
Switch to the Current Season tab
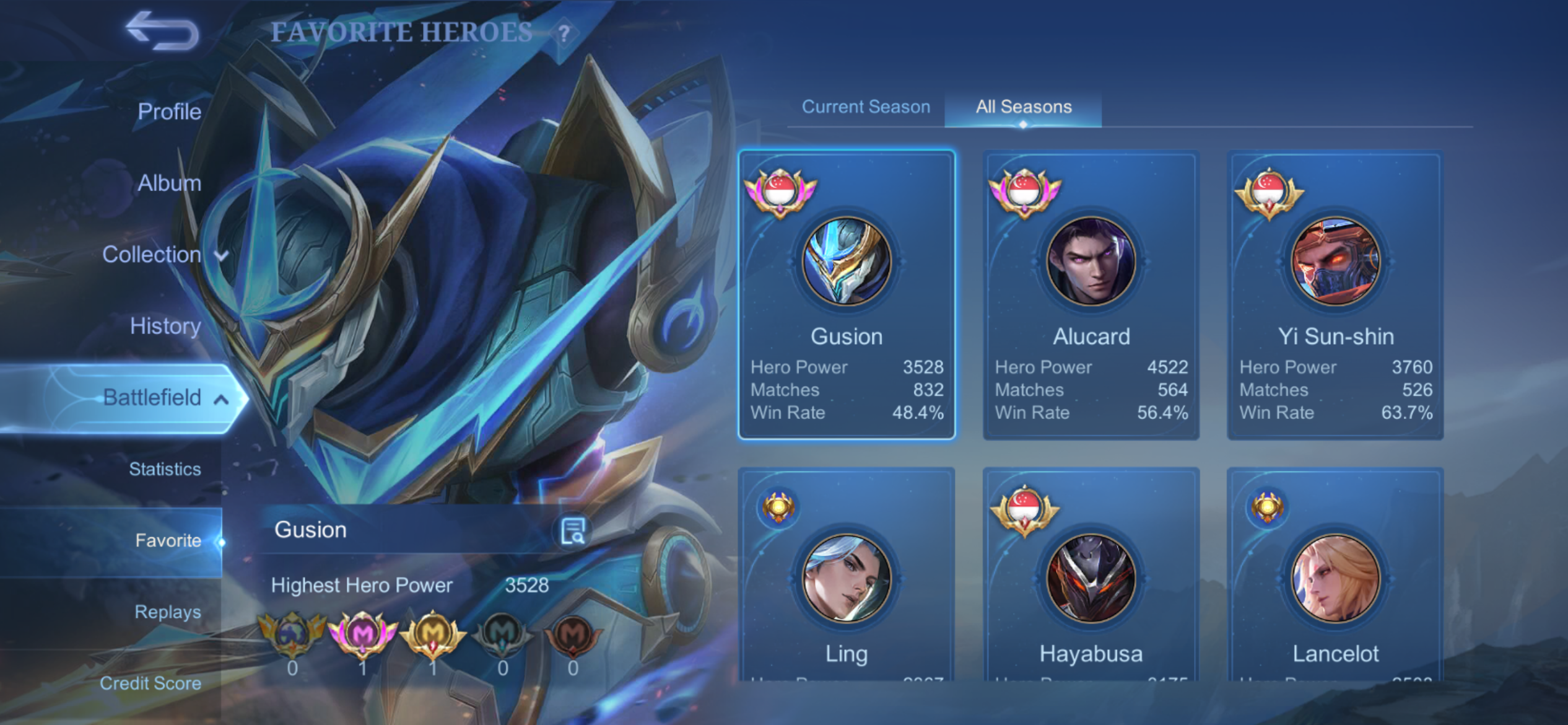pos(866,107)
